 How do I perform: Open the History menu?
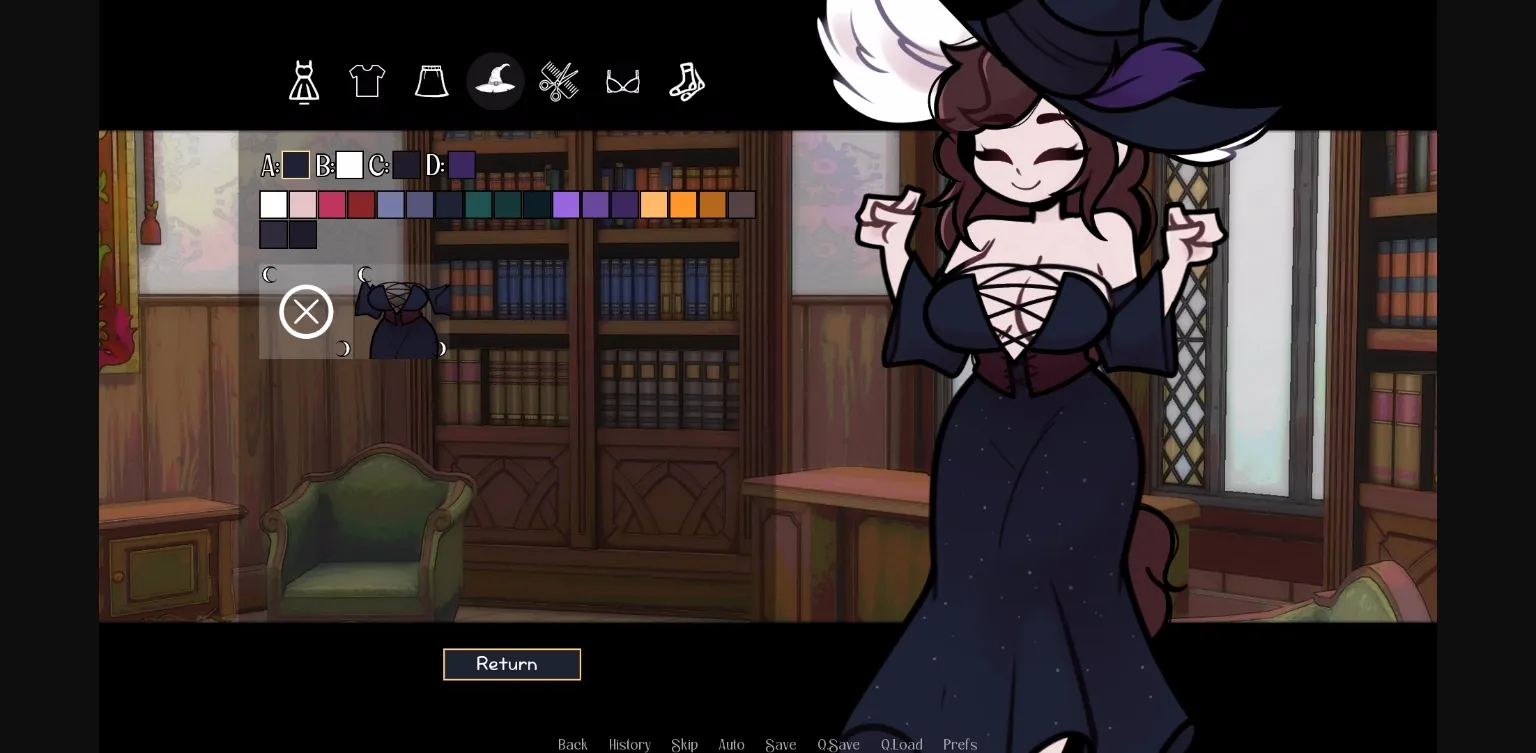pos(629,744)
